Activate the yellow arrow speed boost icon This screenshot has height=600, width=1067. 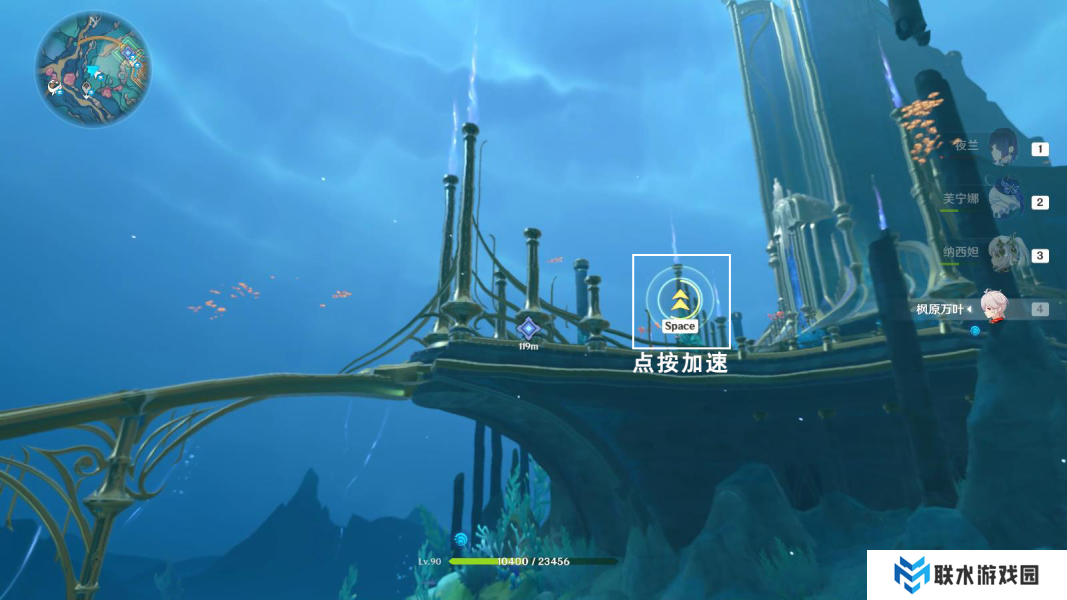point(680,299)
